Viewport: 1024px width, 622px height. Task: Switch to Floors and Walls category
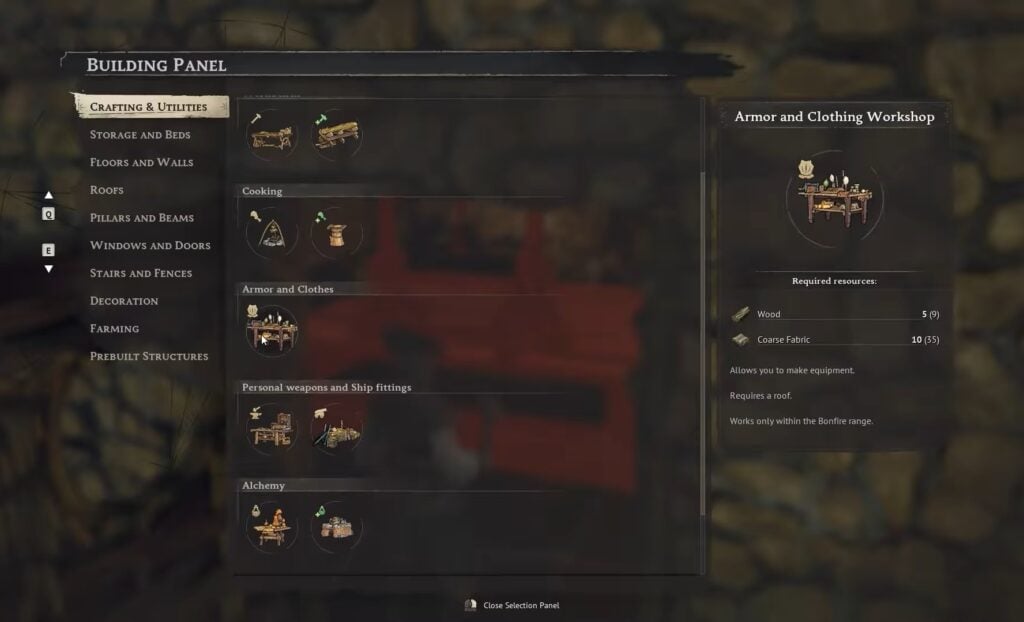click(141, 162)
